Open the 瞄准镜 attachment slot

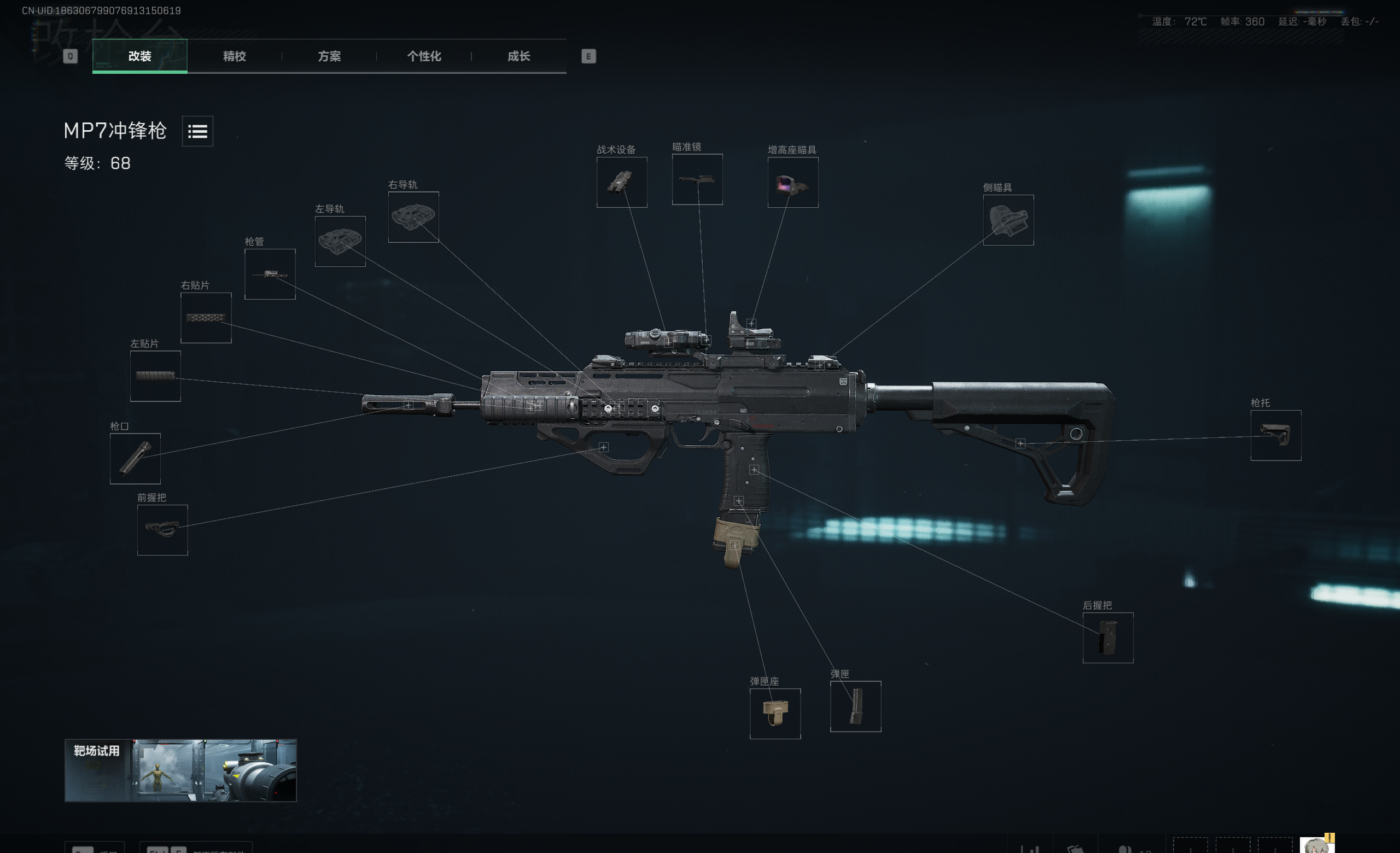pos(697,179)
